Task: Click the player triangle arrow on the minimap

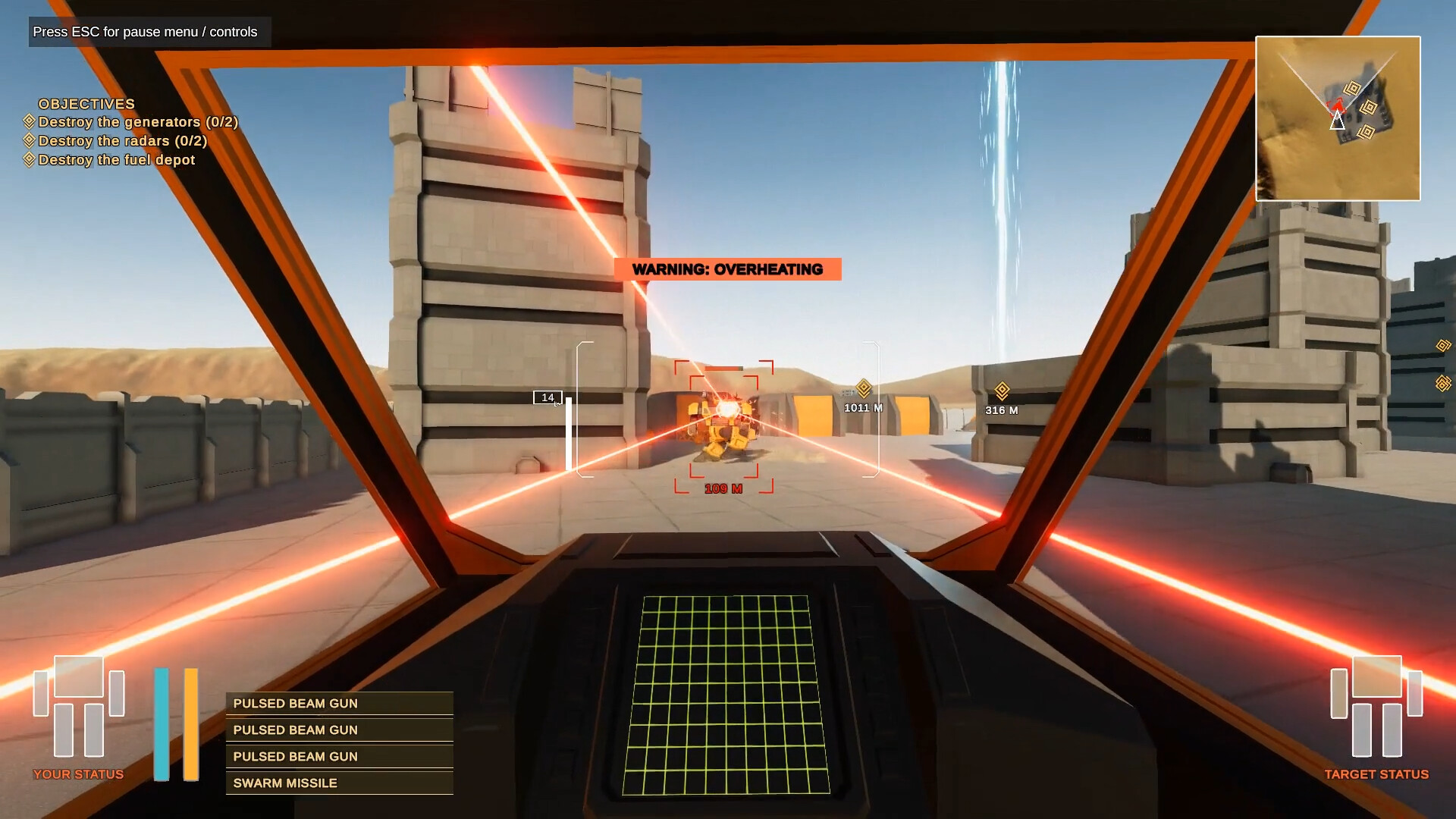Action: 1337,121
